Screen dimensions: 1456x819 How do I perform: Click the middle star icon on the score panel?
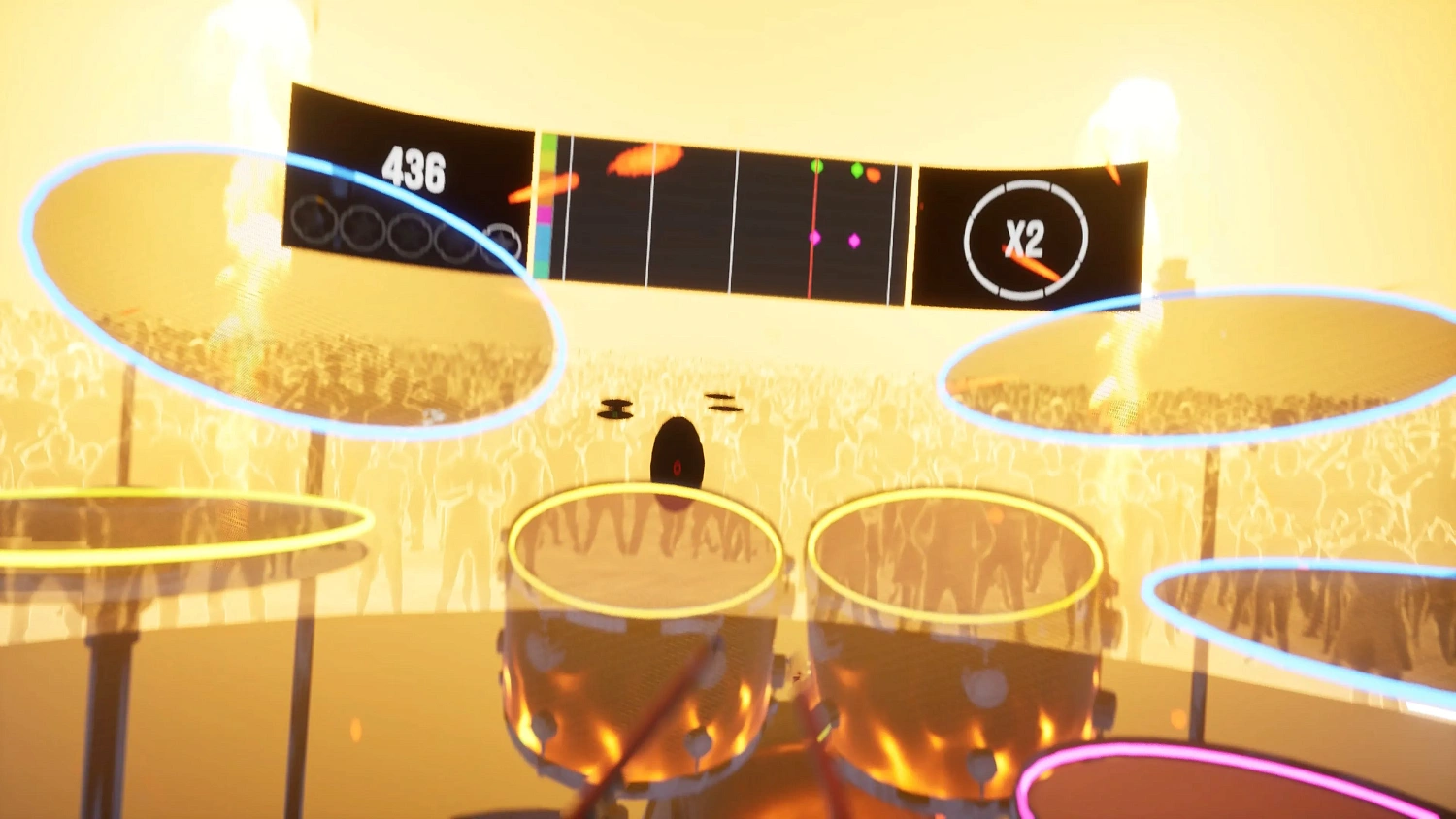pos(410,234)
